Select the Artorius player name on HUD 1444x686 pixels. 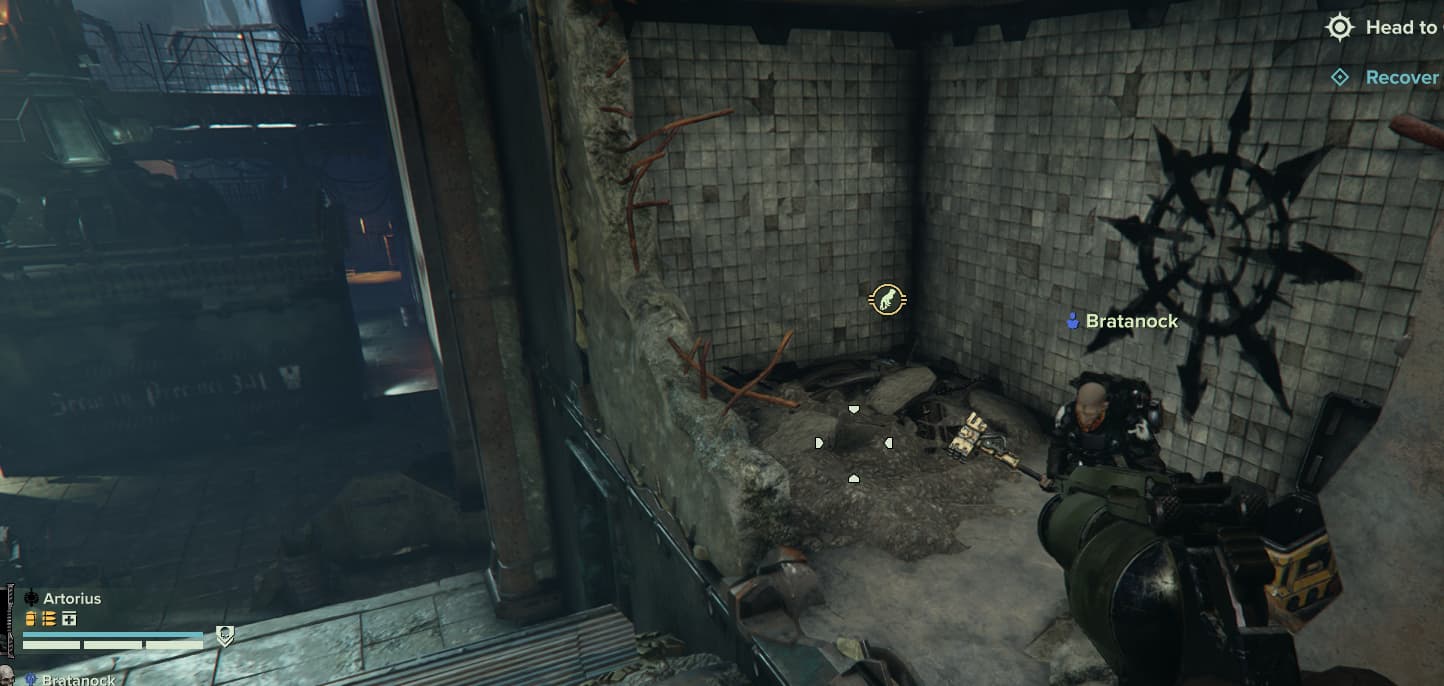[x=72, y=598]
